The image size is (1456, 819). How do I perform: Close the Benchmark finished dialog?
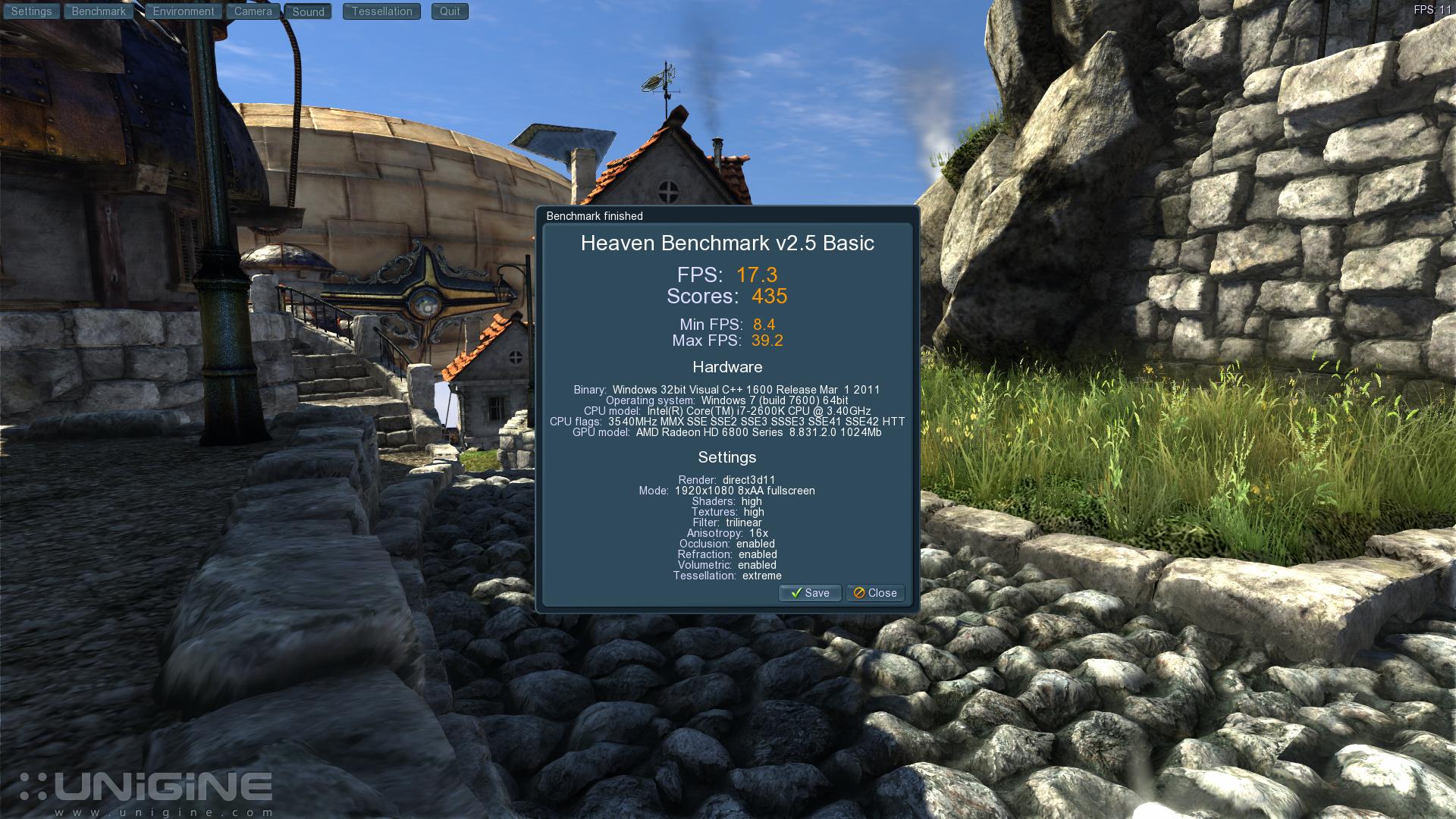[875, 593]
